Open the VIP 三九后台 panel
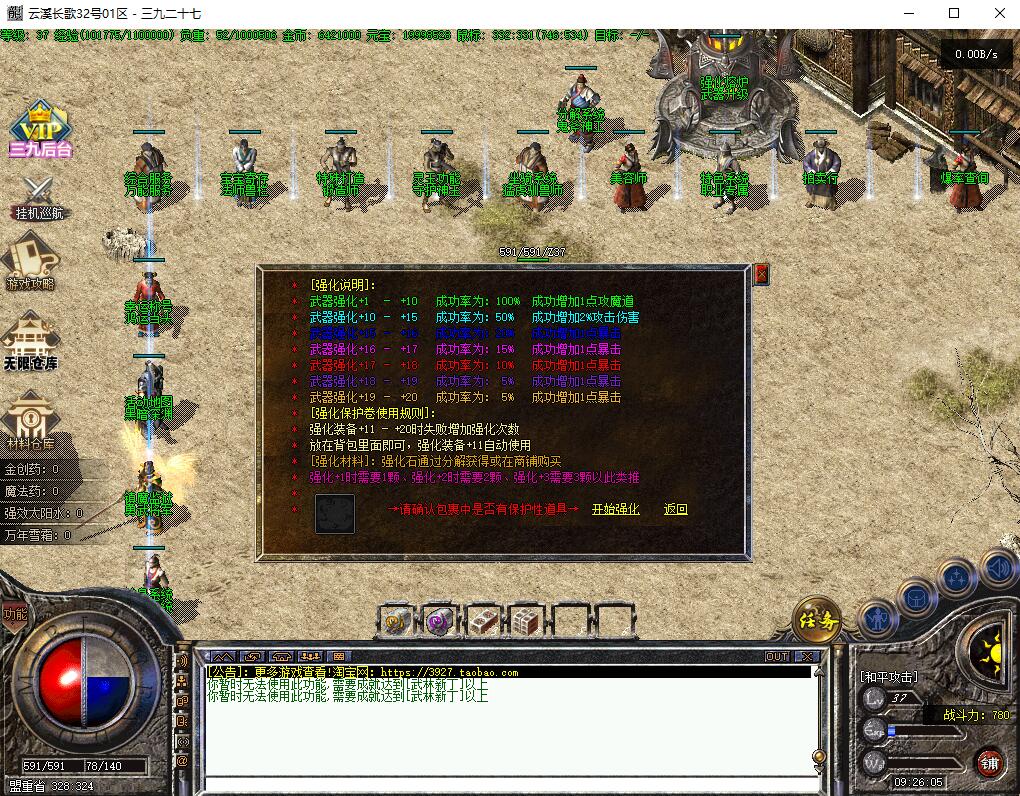This screenshot has height=796, width=1020. point(40,131)
